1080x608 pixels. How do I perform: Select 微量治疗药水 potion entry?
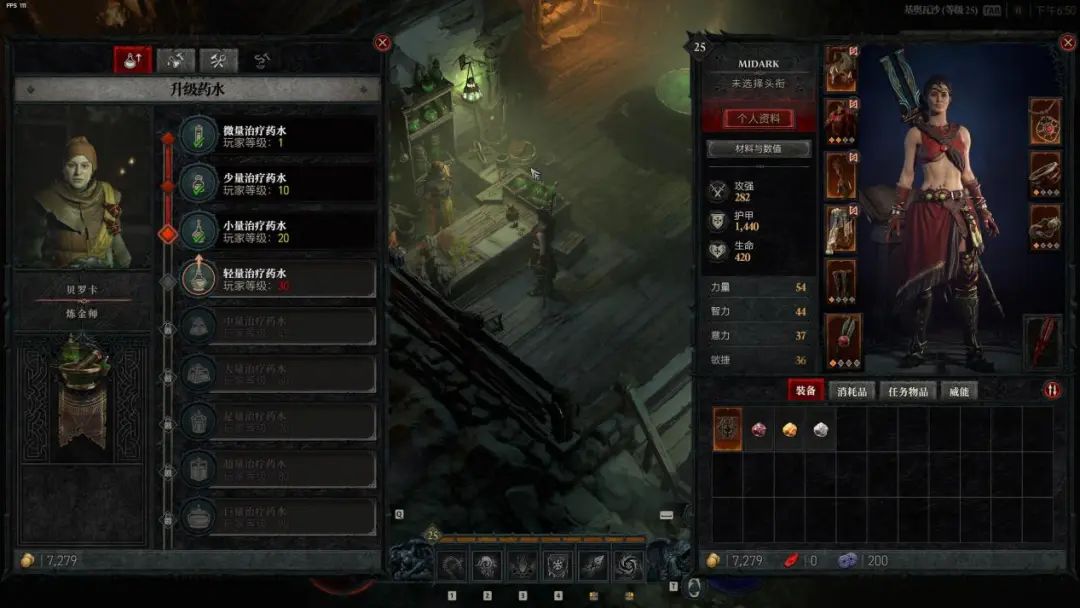click(x=277, y=135)
